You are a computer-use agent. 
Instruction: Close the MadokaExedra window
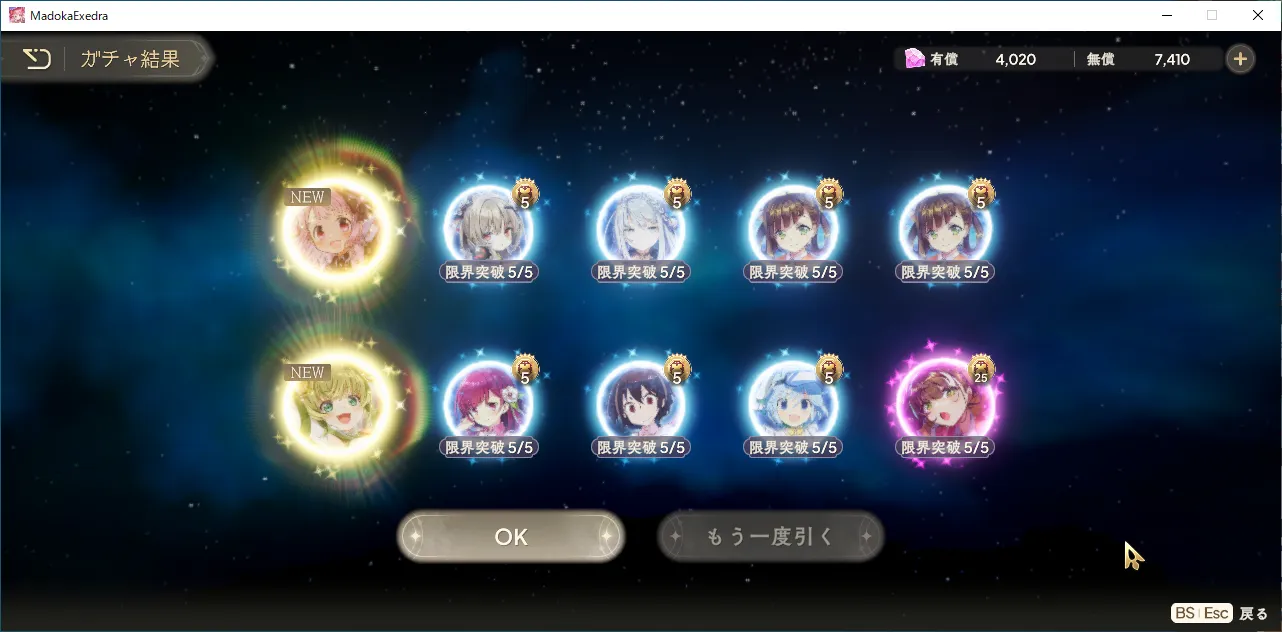coord(1258,15)
